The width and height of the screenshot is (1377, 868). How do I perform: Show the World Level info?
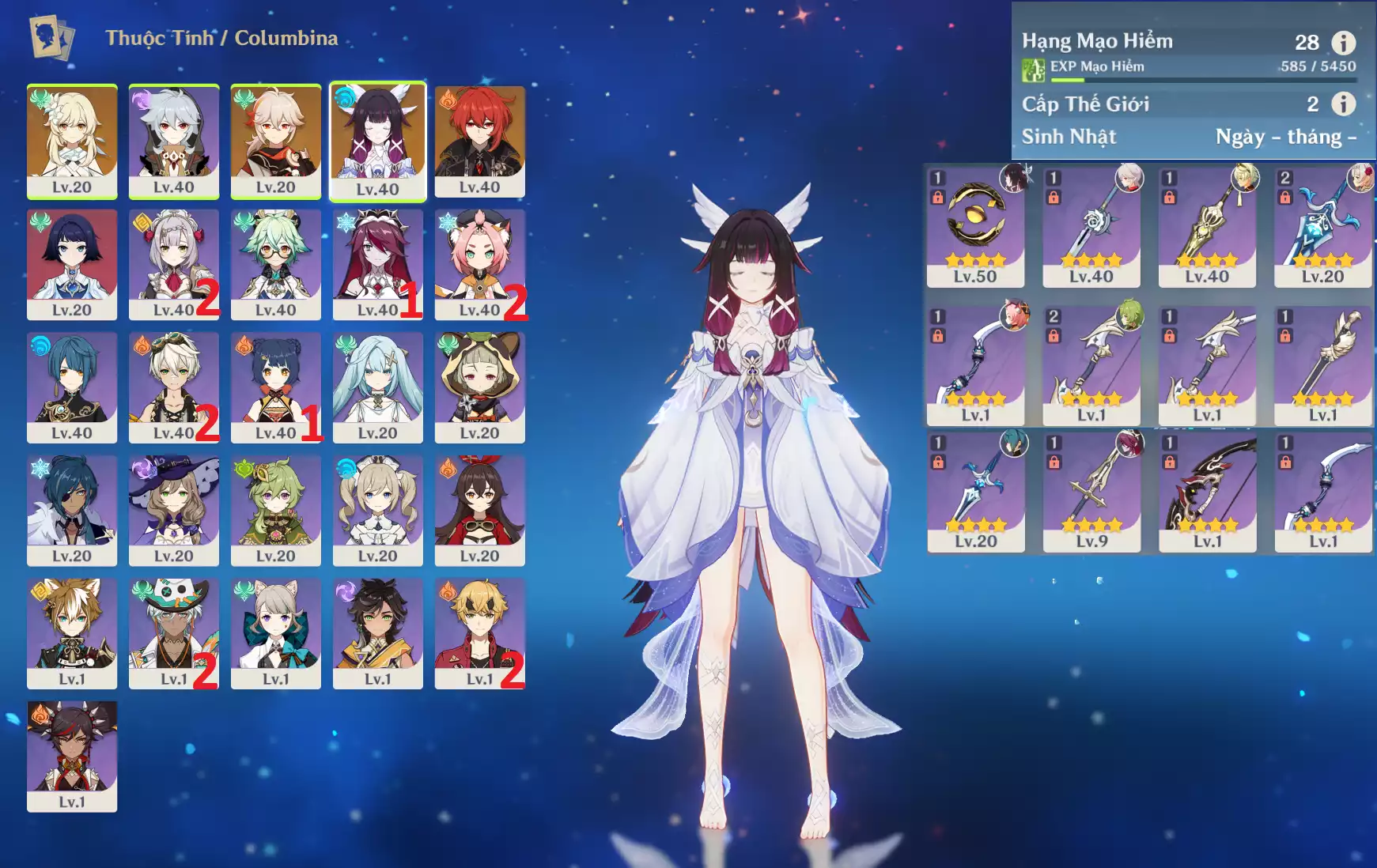pos(1343,104)
